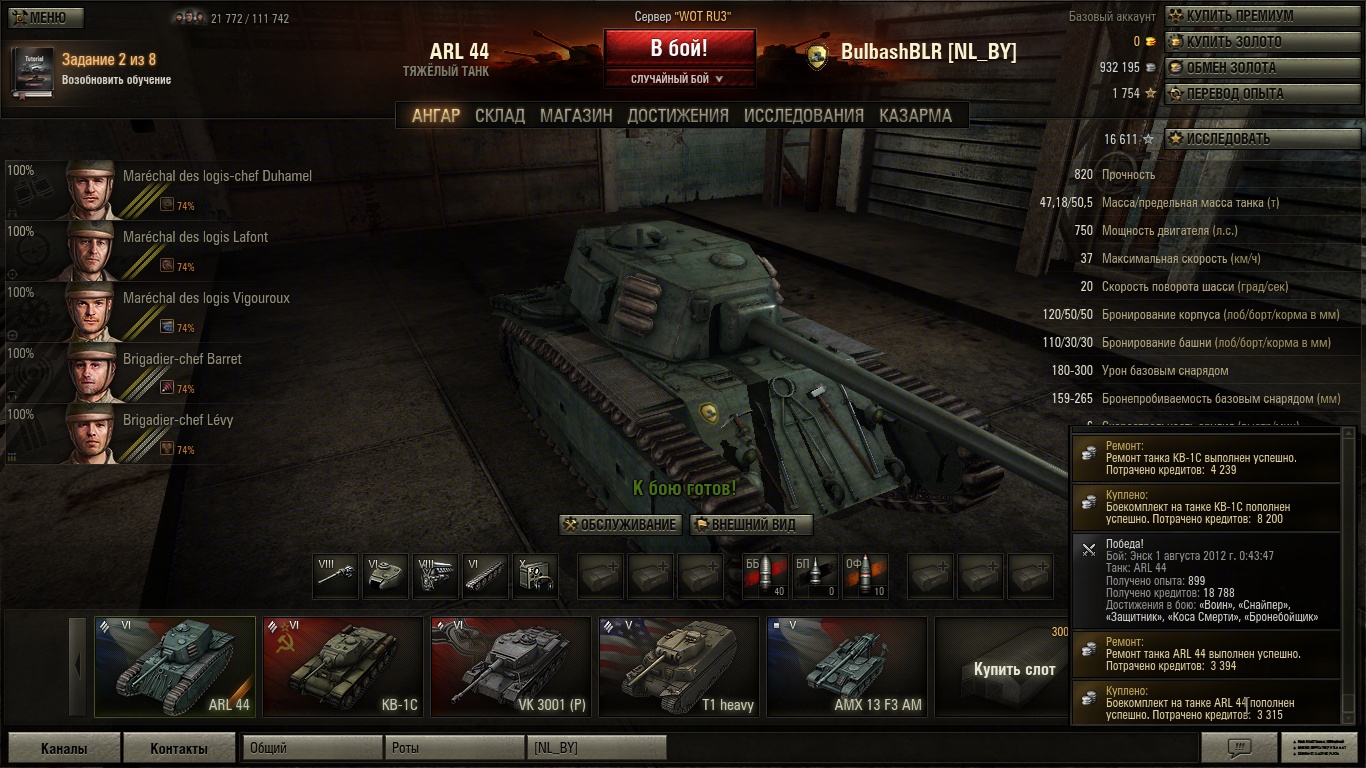Select the VK 3001 (P) tank
This screenshot has height=768, width=1366.
pos(510,667)
